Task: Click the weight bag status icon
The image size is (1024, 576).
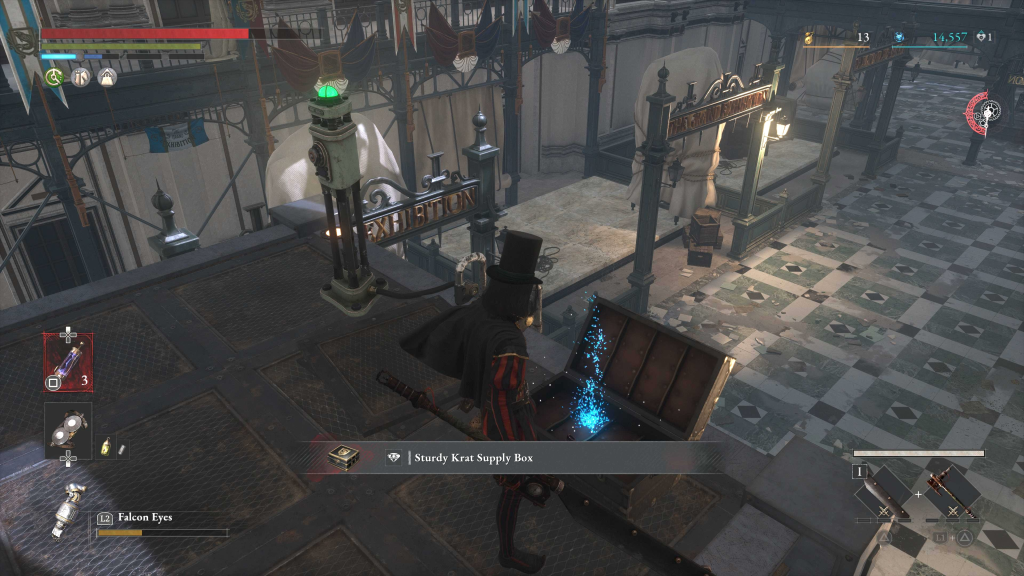Action: (107, 77)
